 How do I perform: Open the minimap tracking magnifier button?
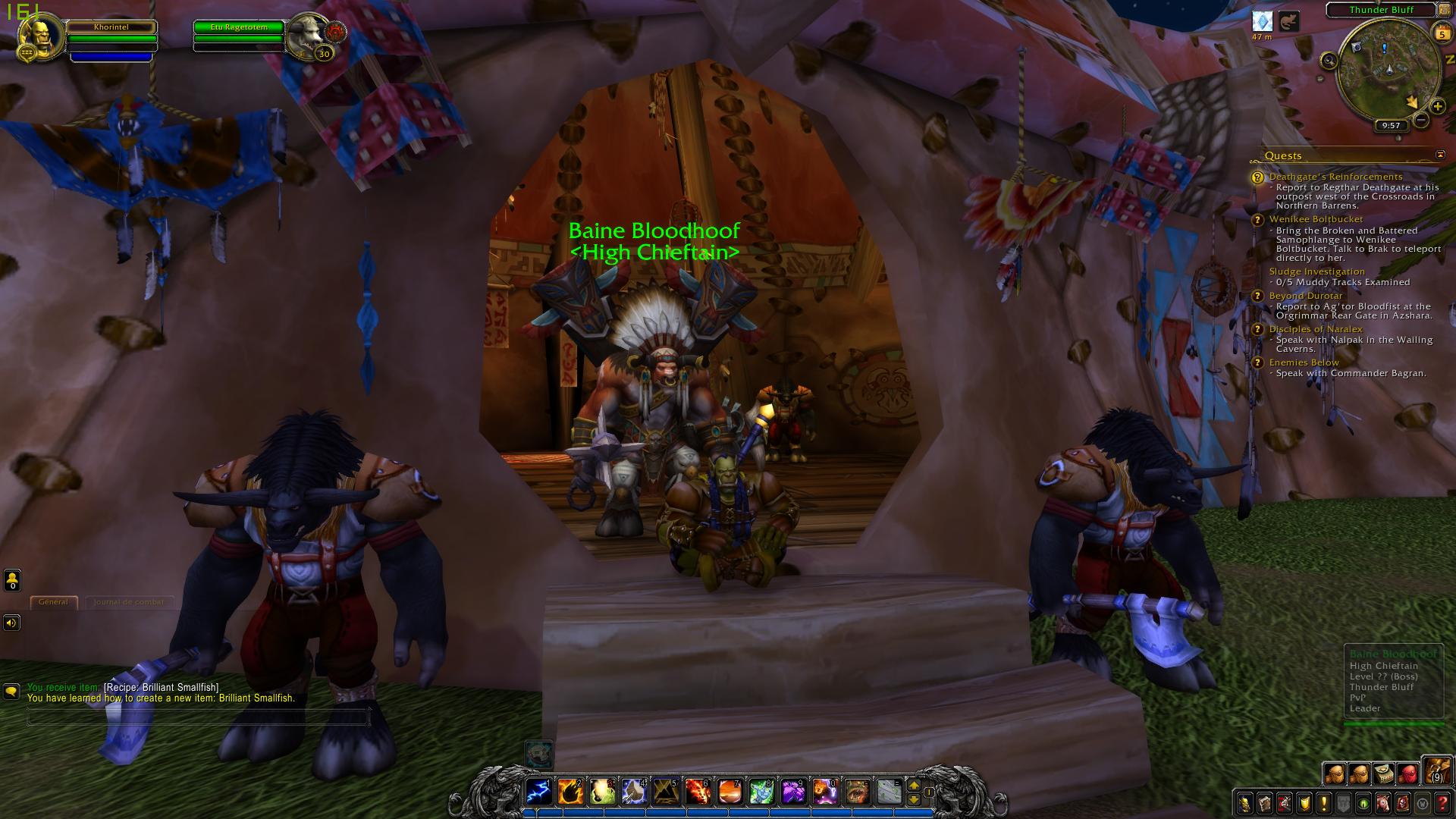pos(1329,61)
